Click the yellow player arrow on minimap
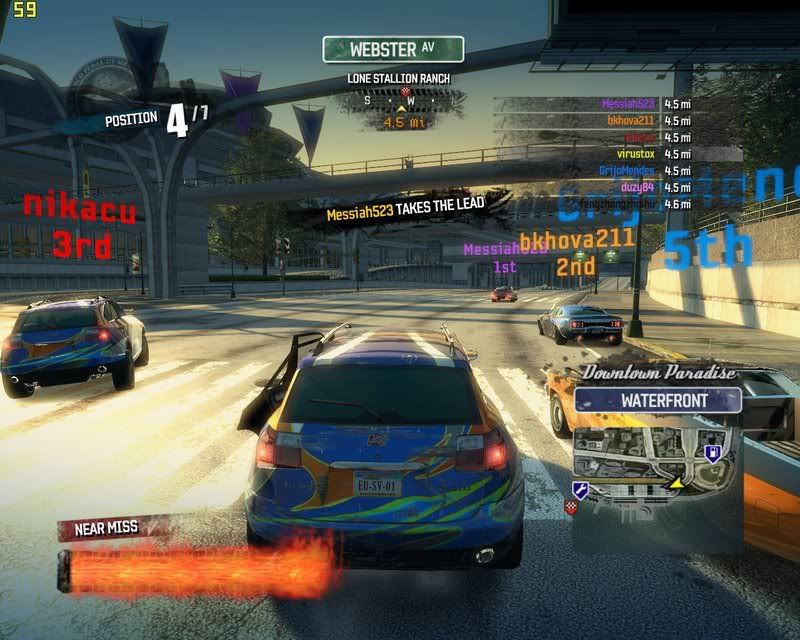The image size is (800, 640). point(676,482)
